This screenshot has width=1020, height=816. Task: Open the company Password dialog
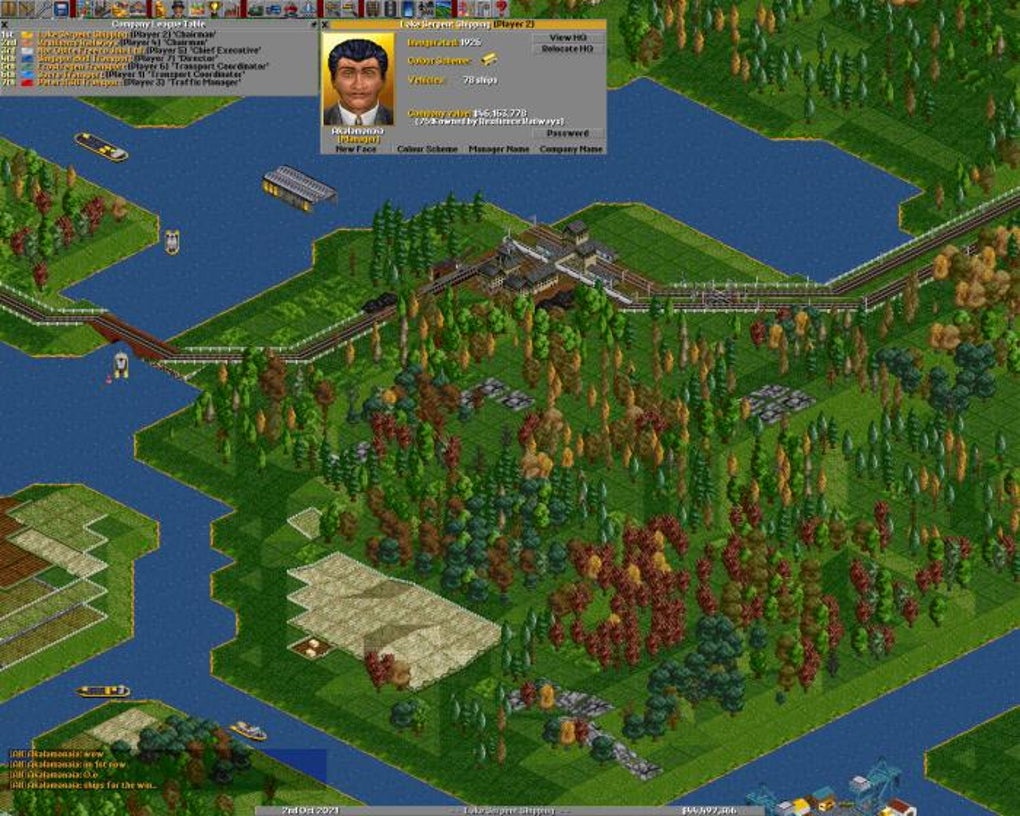[x=567, y=133]
